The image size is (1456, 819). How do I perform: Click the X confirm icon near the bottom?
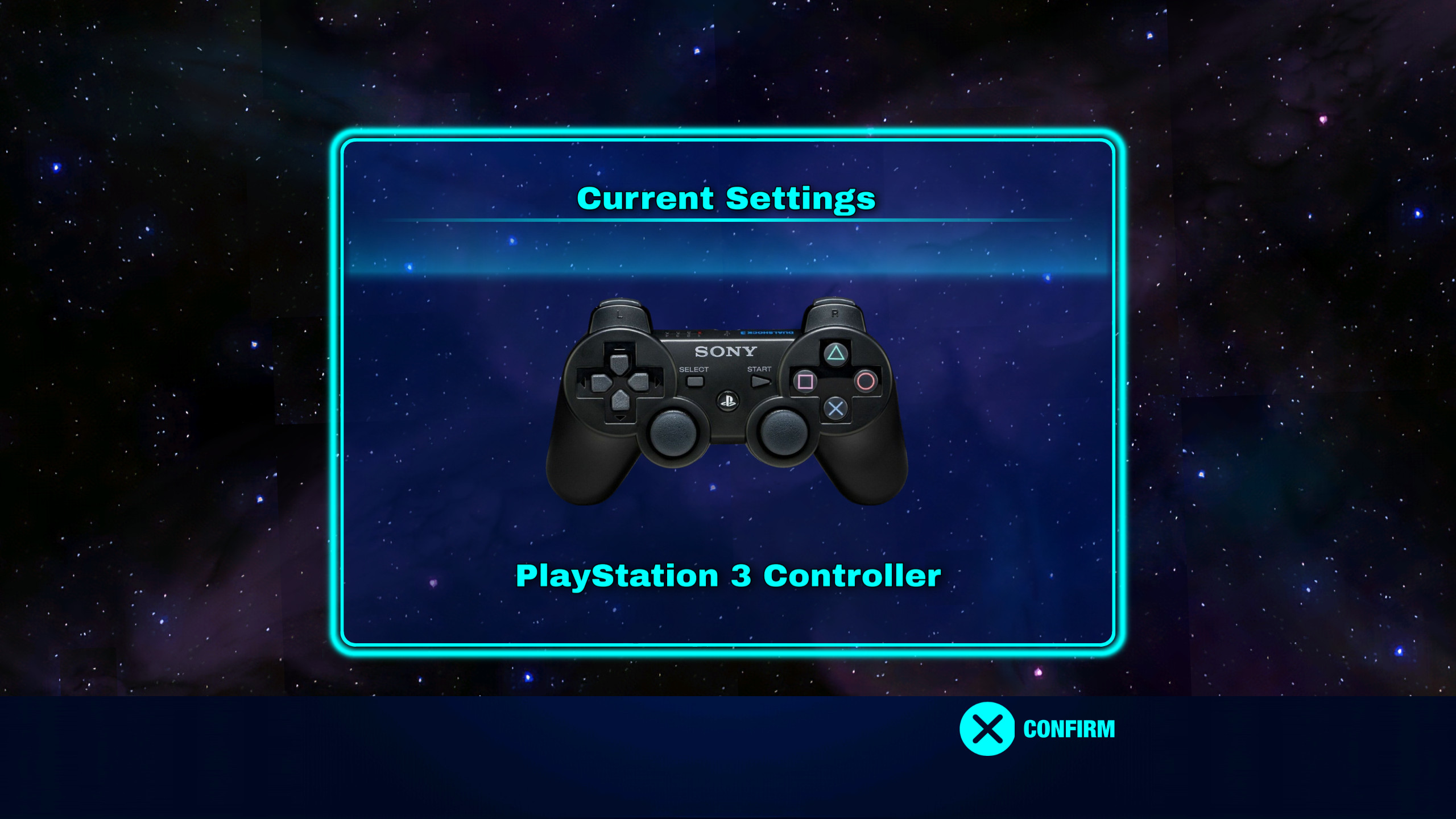click(x=988, y=729)
